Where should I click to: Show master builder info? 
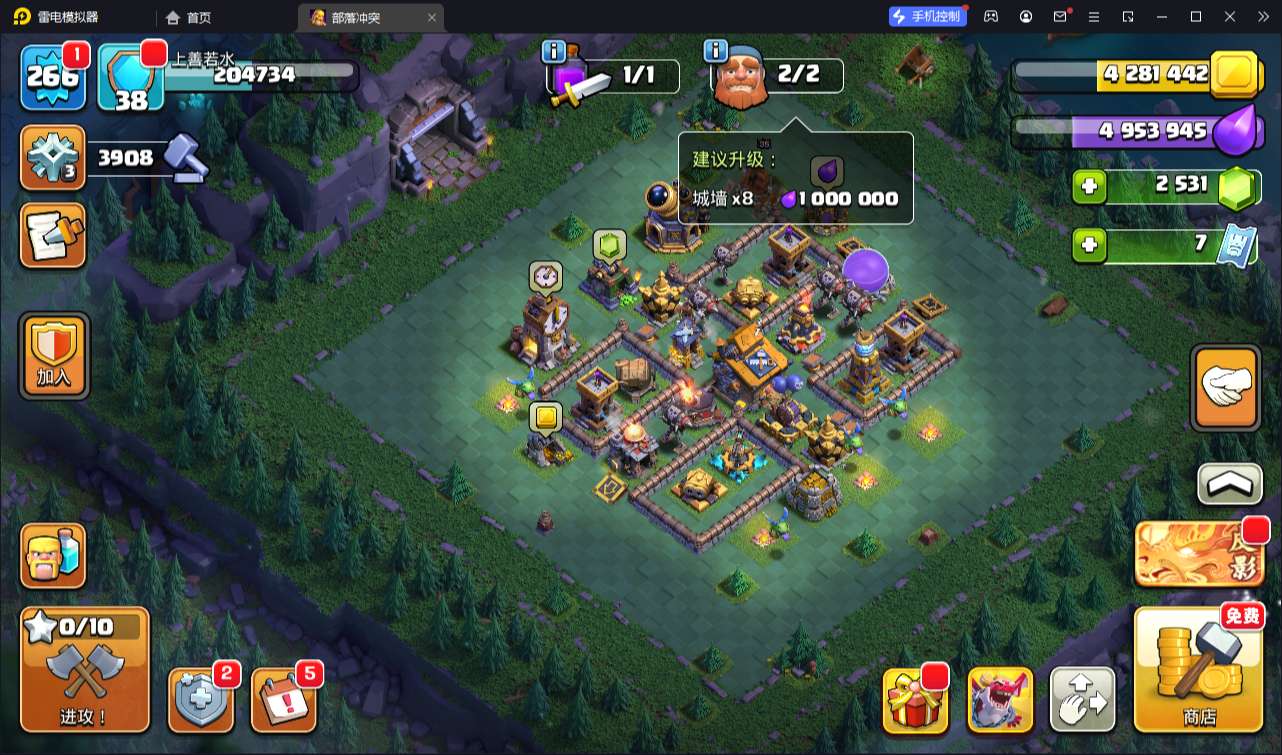pyautogui.click(x=715, y=51)
